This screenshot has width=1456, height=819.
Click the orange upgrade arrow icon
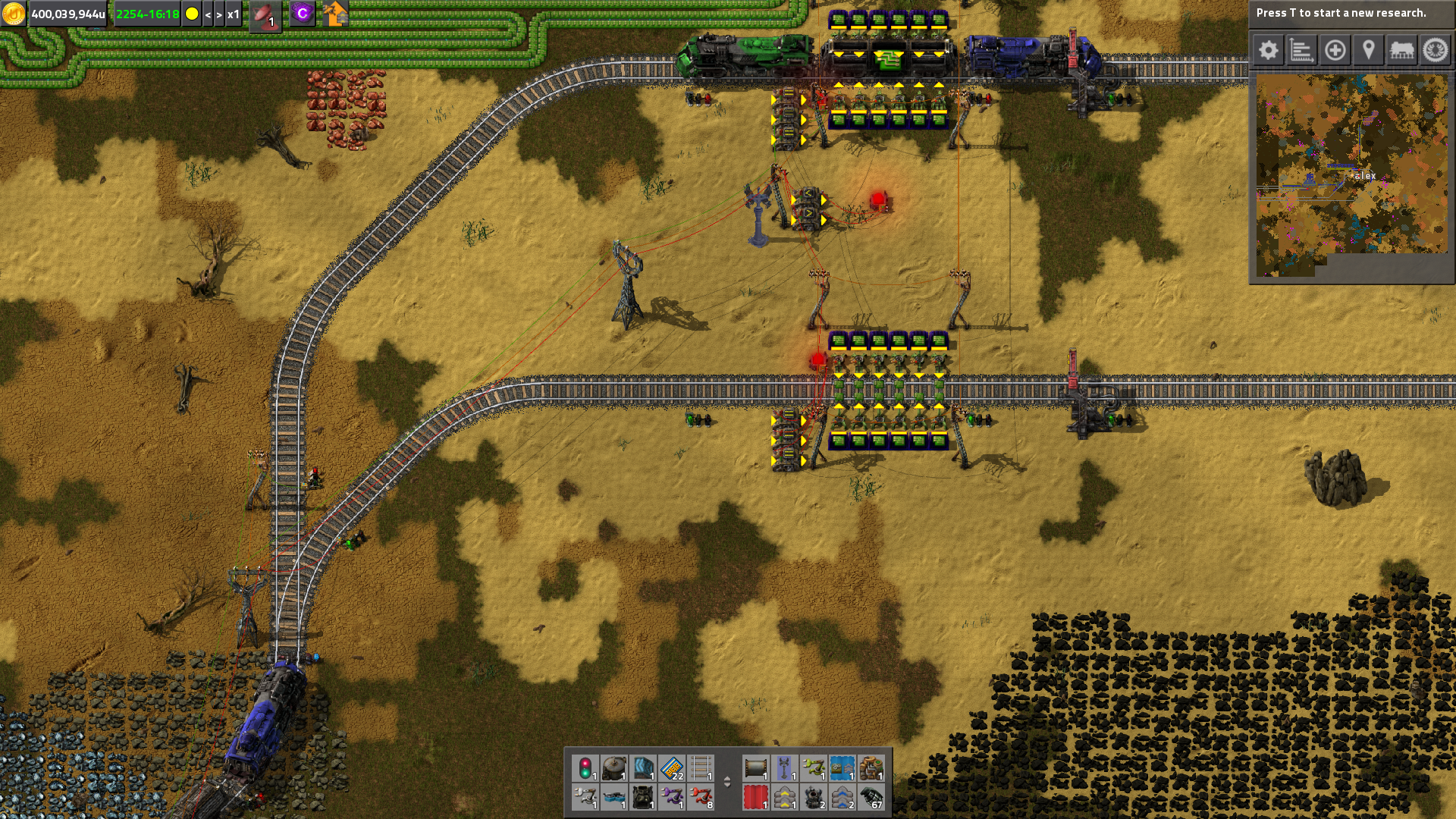[335, 14]
